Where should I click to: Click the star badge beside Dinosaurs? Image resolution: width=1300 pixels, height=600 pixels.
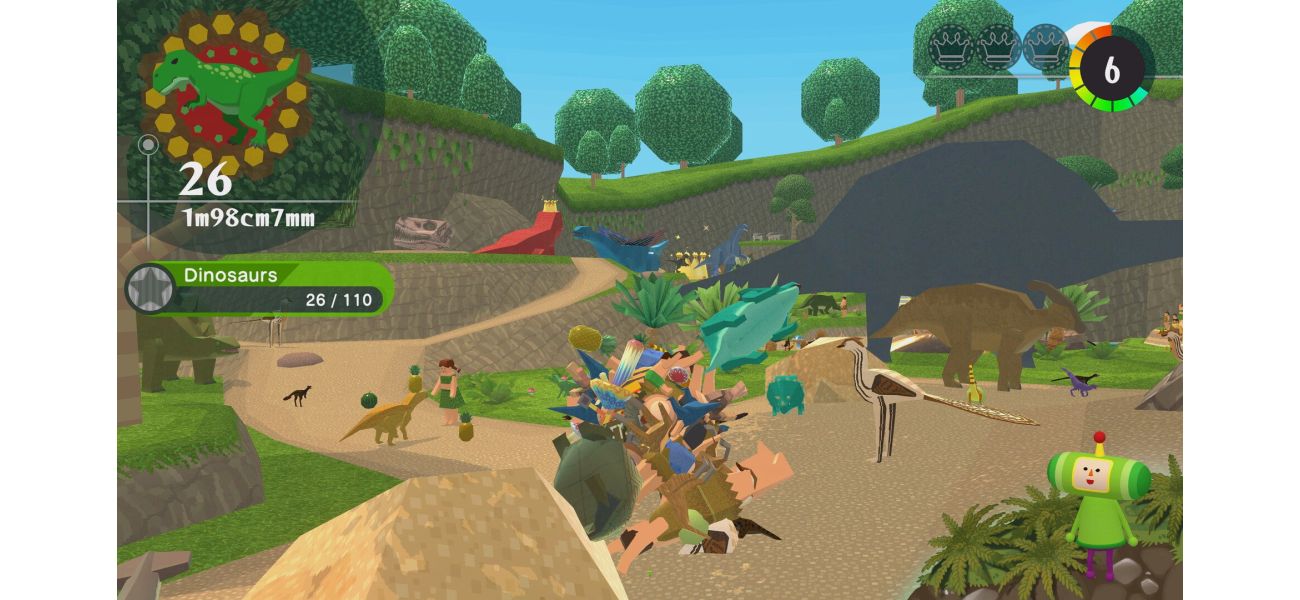pyautogui.click(x=150, y=288)
